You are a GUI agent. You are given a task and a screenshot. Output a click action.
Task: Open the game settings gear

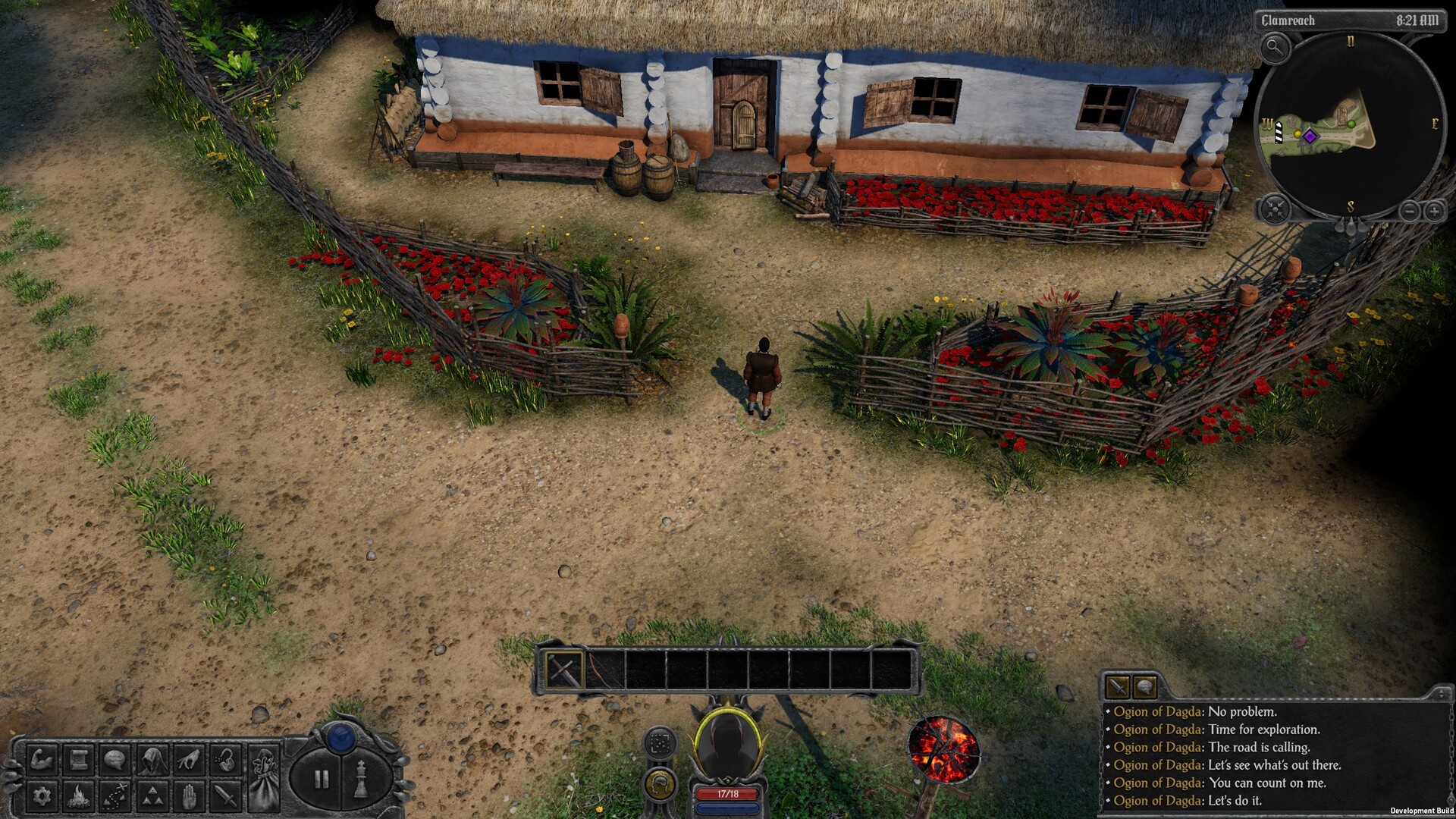44,796
